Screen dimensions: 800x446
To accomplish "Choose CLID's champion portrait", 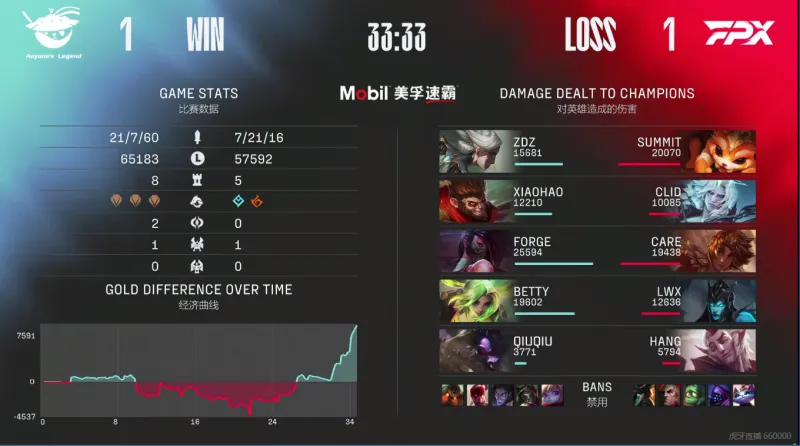I will tap(720, 201).
